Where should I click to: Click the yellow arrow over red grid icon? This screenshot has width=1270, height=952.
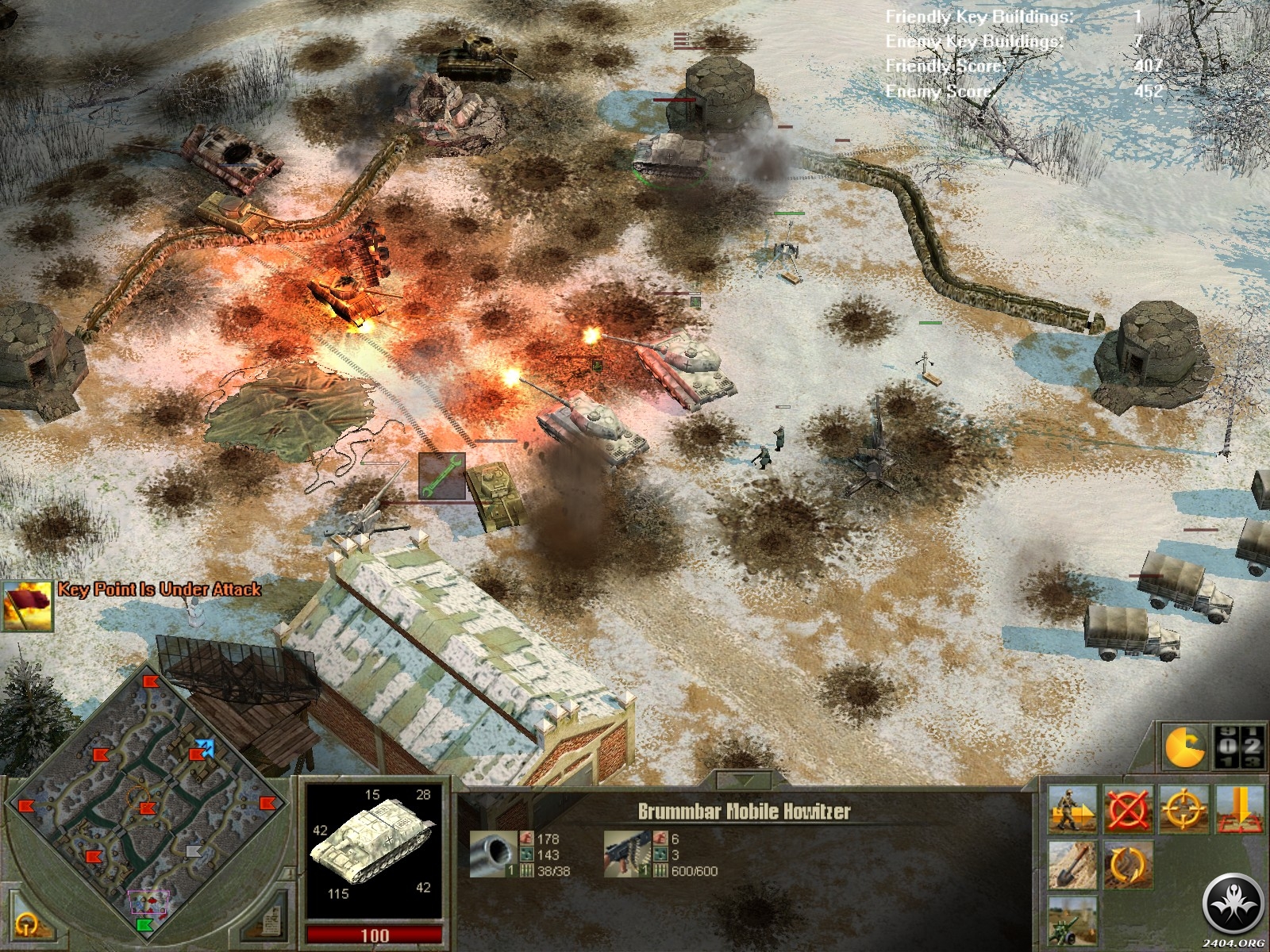point(1239,809)
